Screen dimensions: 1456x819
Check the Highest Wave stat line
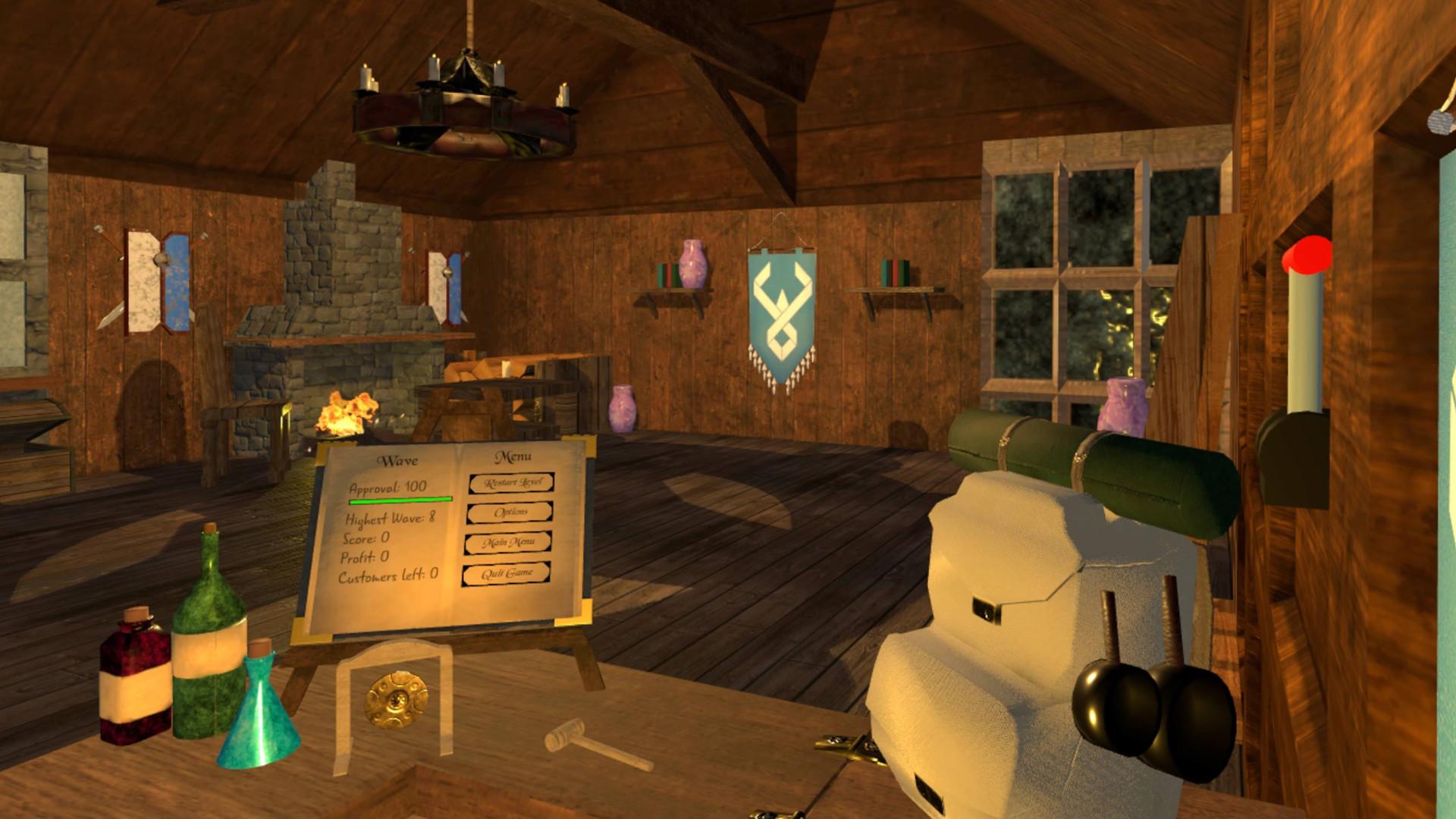point(391,520)
